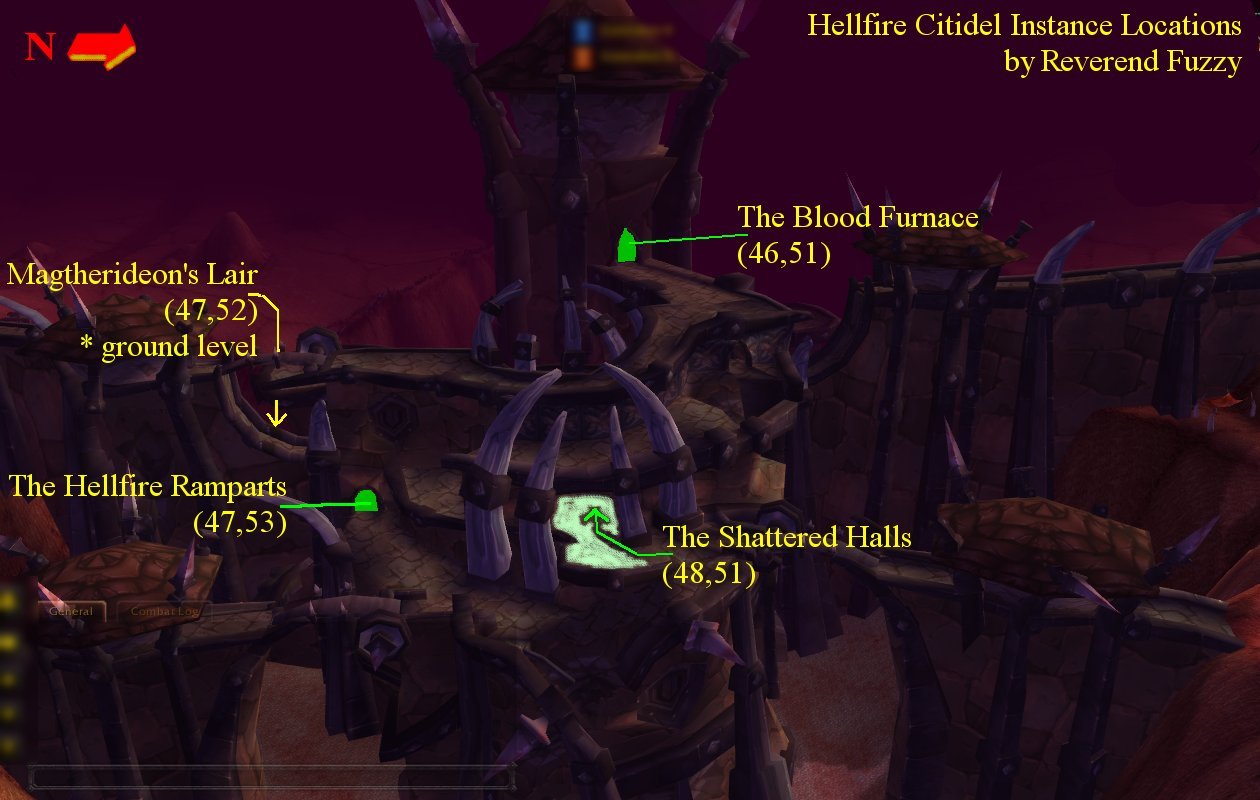Open the Combat Log chat tab
The width and height of the screenshot is (1260, 800).
(x=164, y=611)
